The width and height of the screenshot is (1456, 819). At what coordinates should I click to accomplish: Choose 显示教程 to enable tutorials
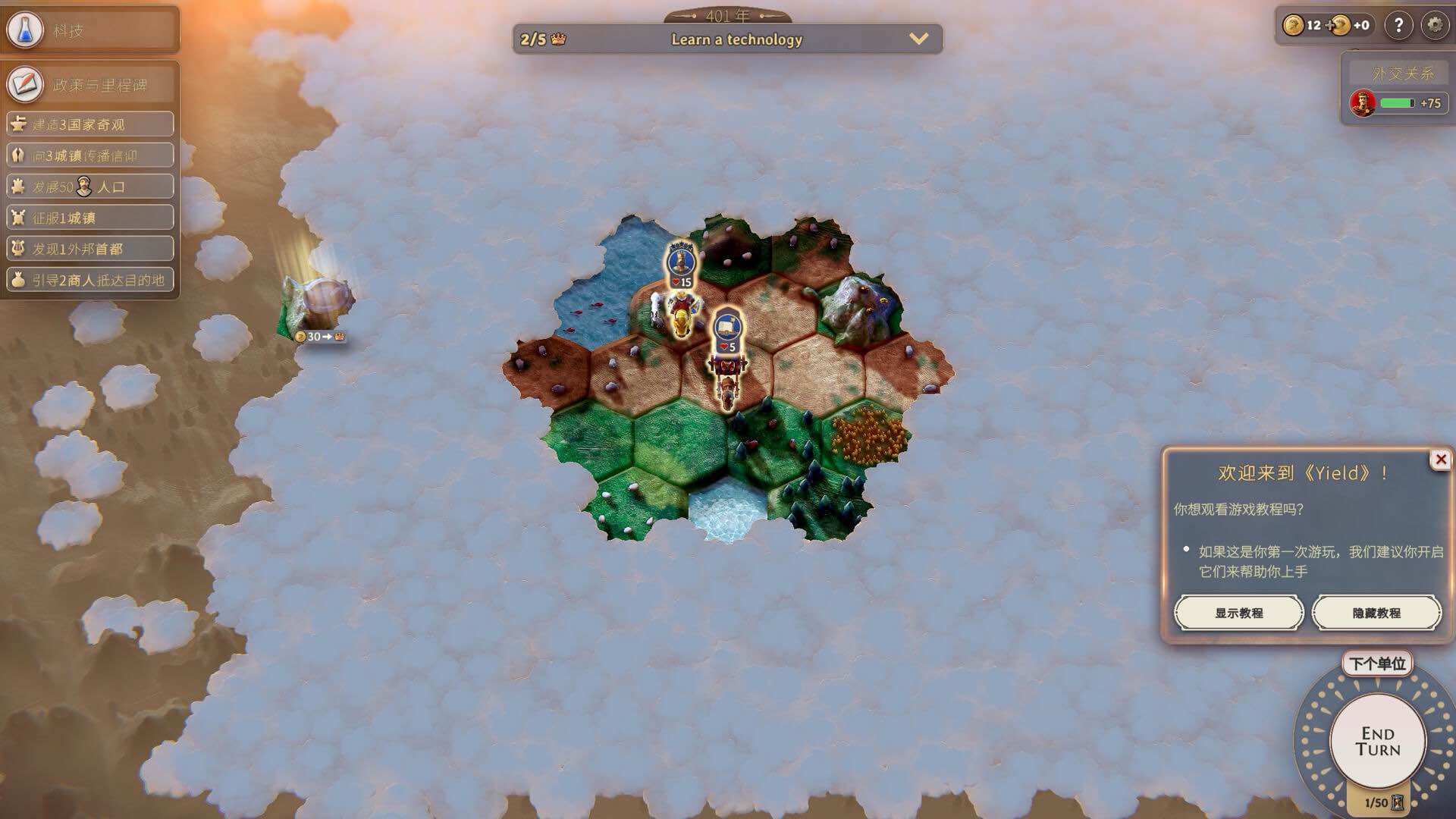pyautogui.click(x=1239, y=612)
